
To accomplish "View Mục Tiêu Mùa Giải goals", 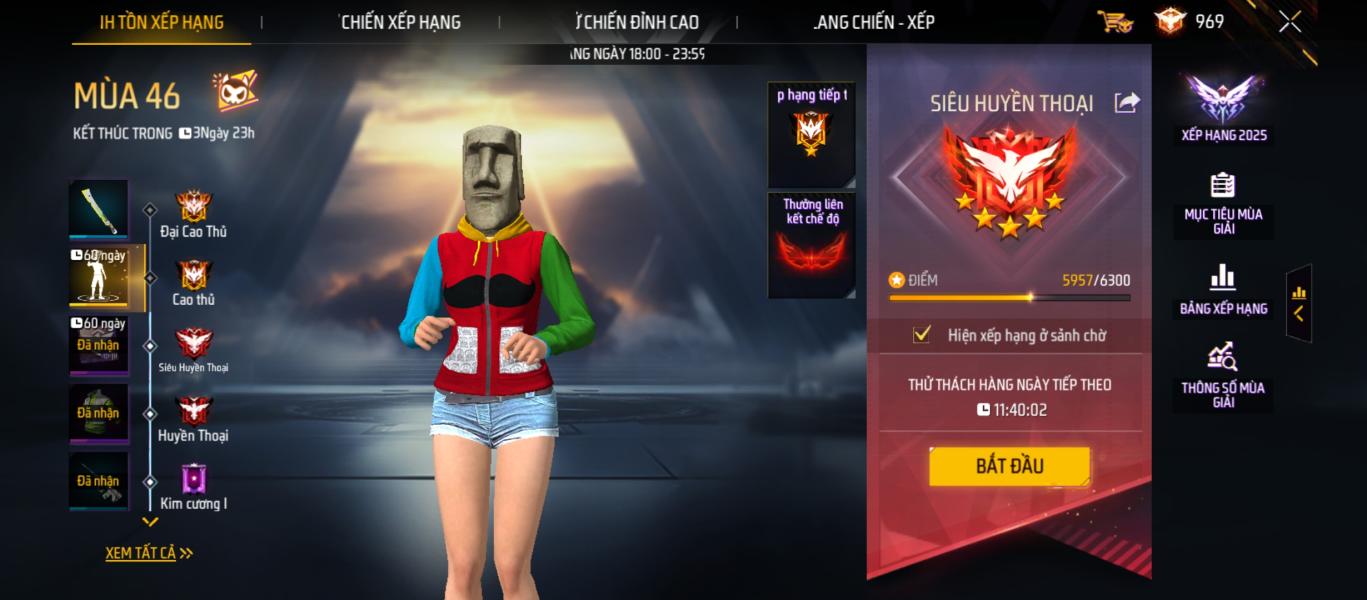I will tap(1223, 204).
